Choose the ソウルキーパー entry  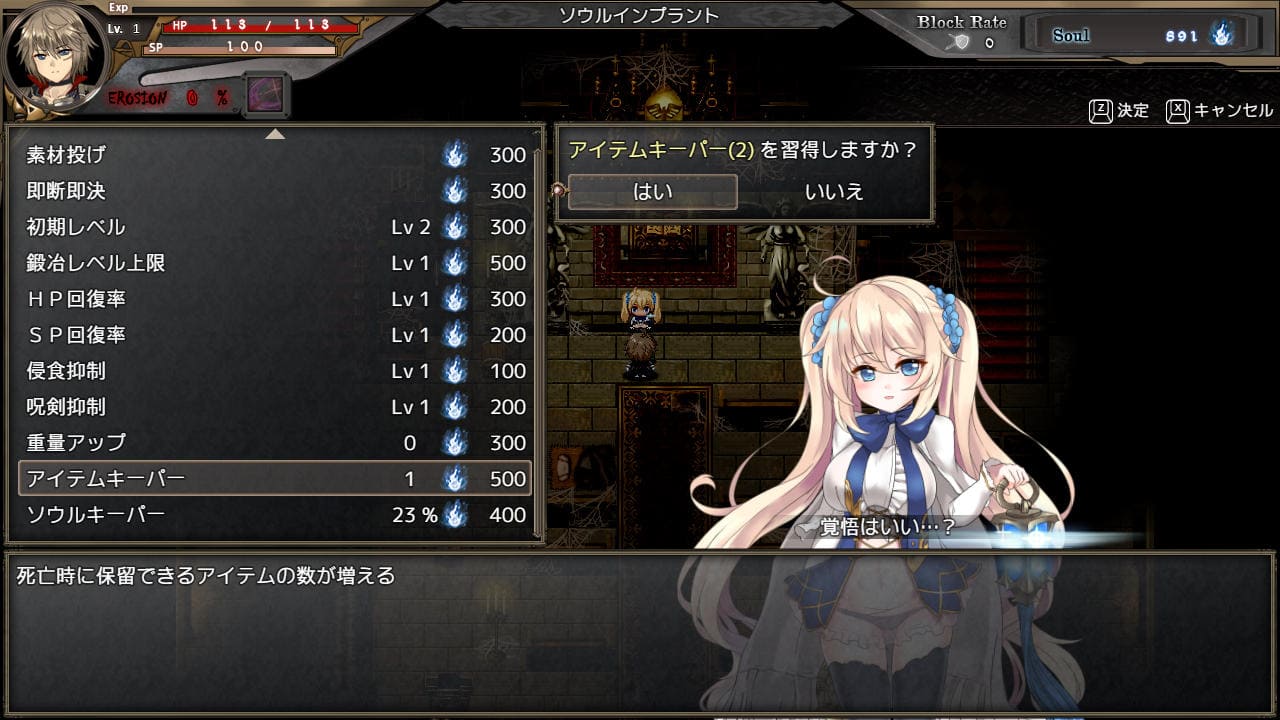click(275, 515)
